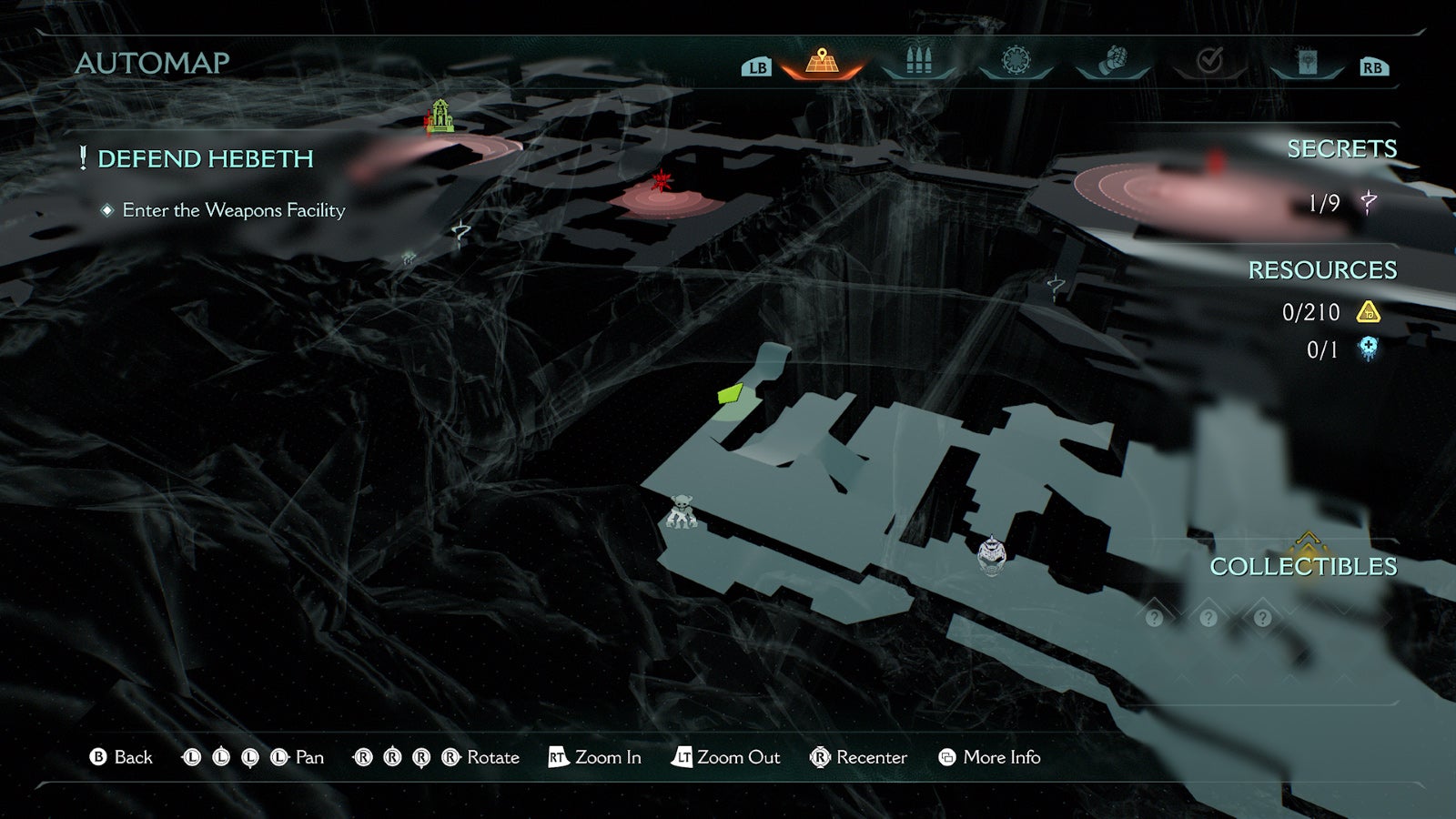
Task: Click the yellow resources triangle icon
Action: 1369,313
